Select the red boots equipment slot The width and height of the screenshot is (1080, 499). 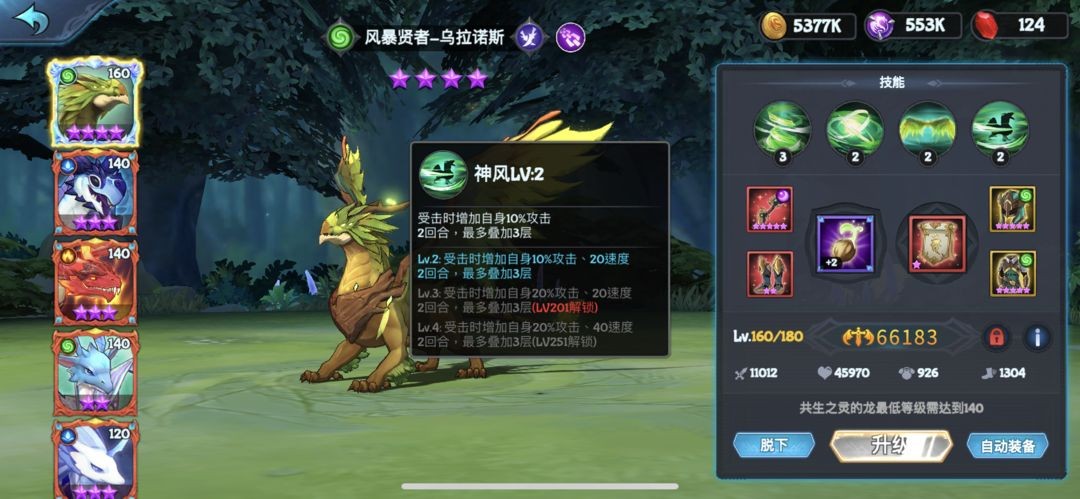[x=769, y=273]
